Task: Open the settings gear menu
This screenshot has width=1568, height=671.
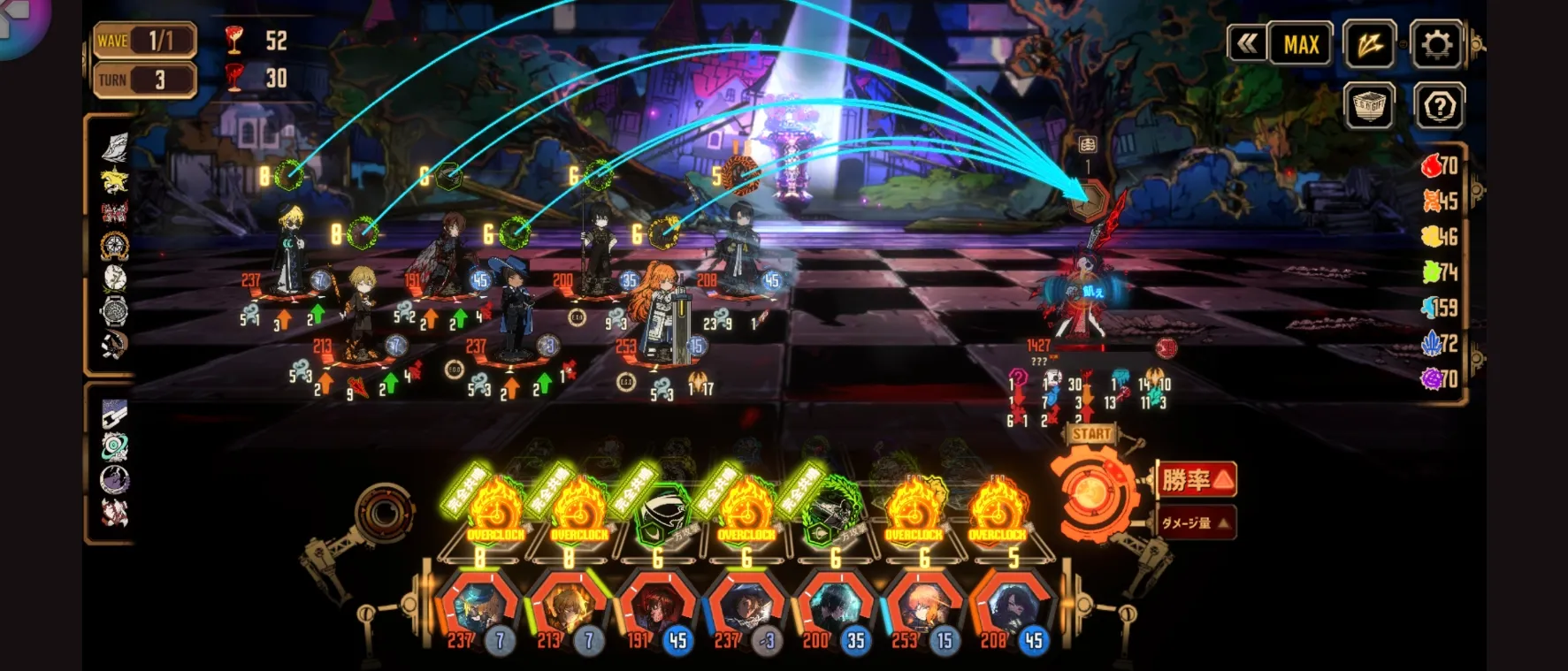Action: point(1436,44)
